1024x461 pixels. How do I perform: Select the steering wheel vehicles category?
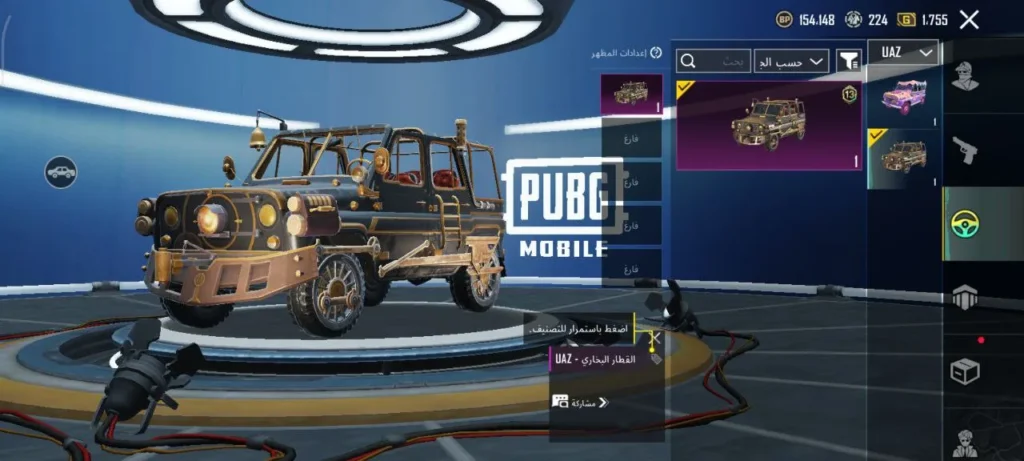coord(964,223)
